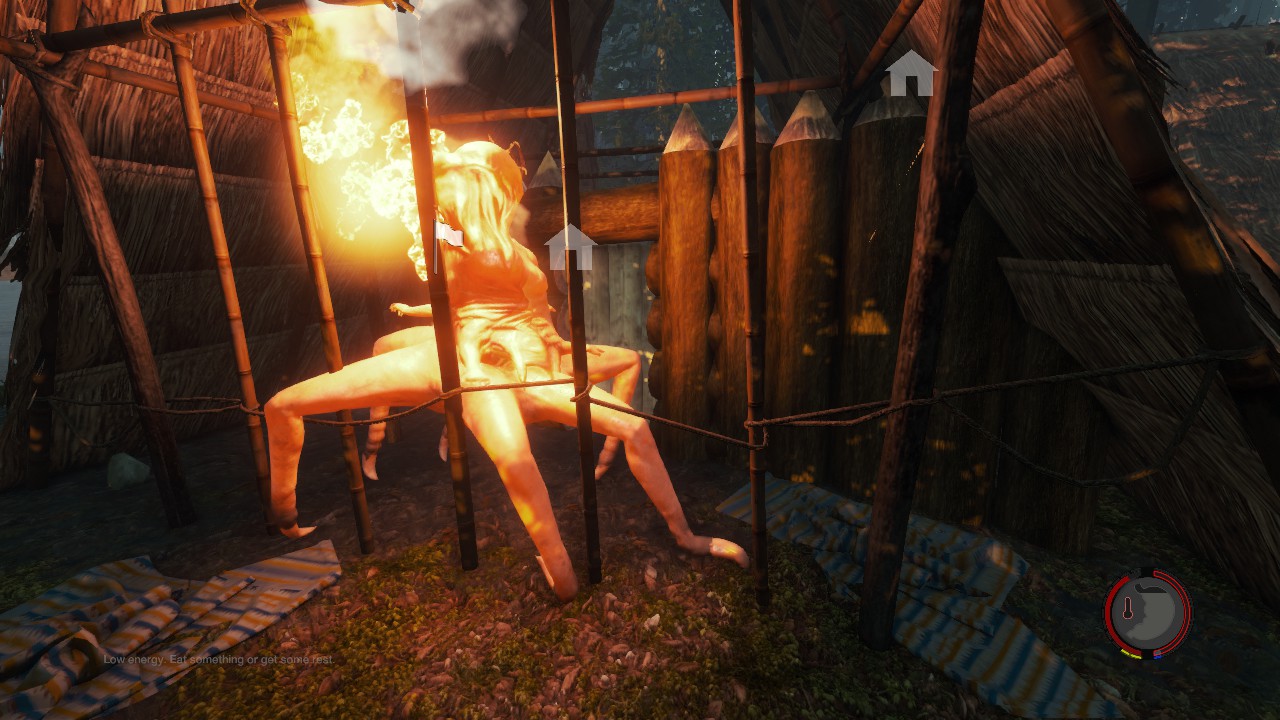Select the larger house shelter marker
This screenshot has height=720, width=1280.
click(x=910, y=74)
